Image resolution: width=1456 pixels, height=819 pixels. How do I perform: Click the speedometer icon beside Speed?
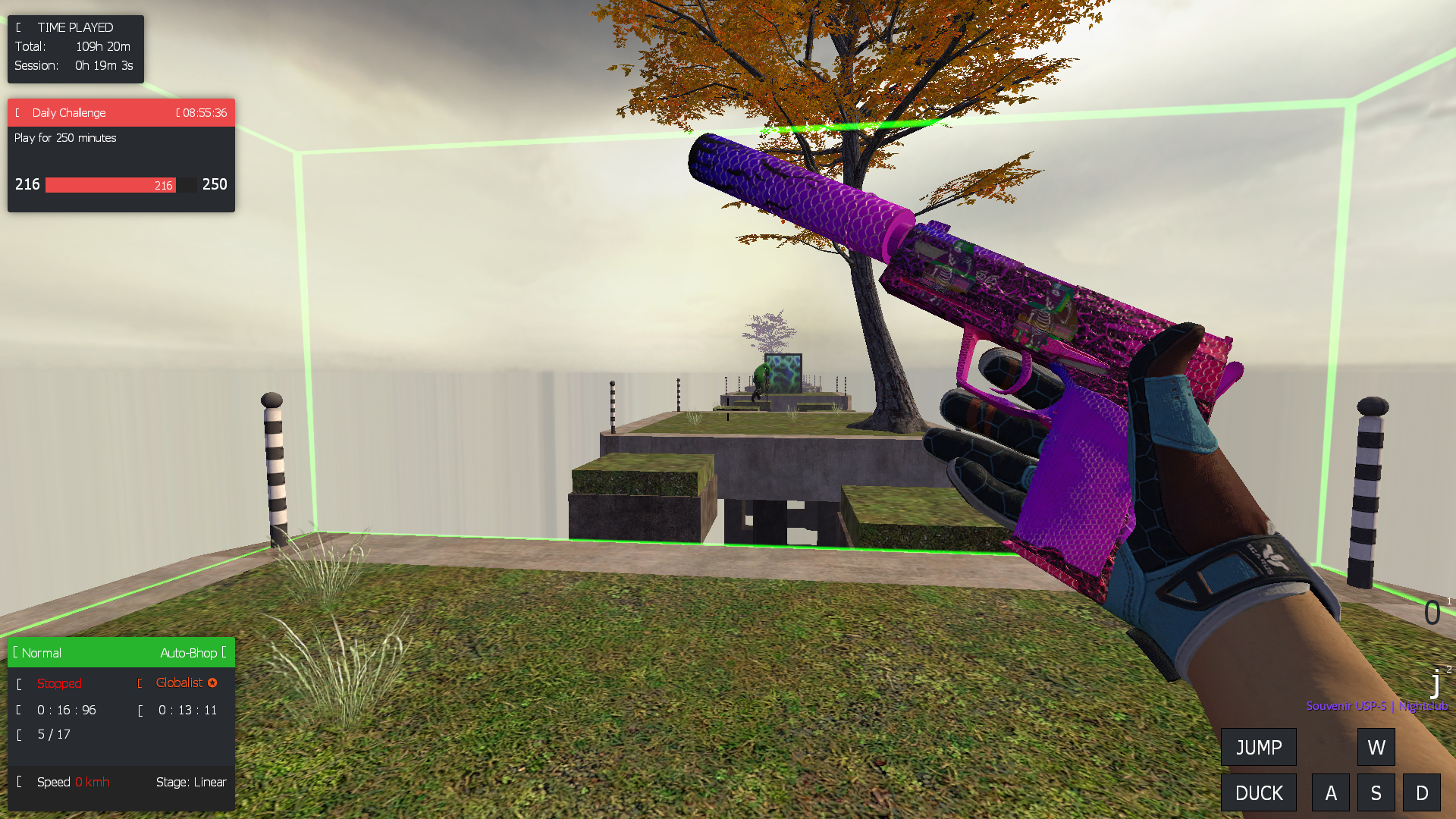tap(18, 782)
